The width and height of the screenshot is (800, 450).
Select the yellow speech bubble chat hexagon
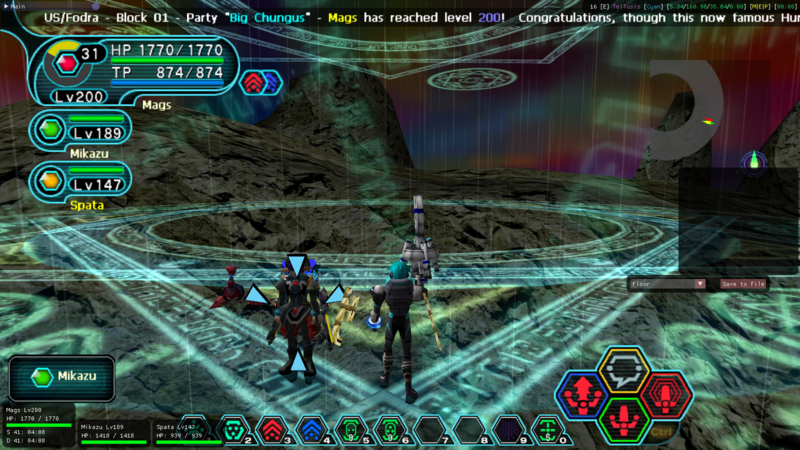pyautogui.click(x=624, y=369)
